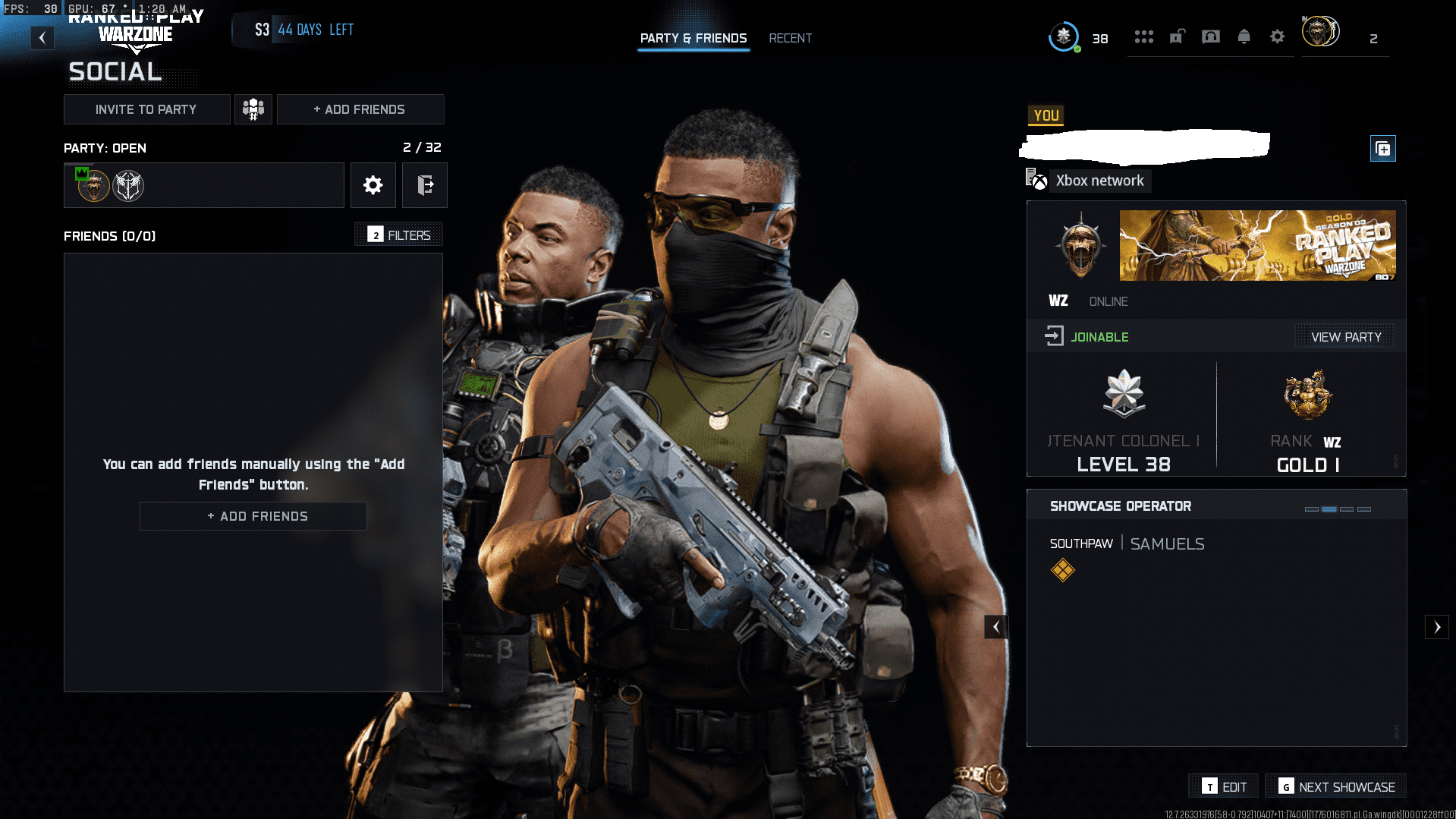This screenshot has height=819, width=1456.
Task: Go back using the top-left back arrow
Action: 42,37
